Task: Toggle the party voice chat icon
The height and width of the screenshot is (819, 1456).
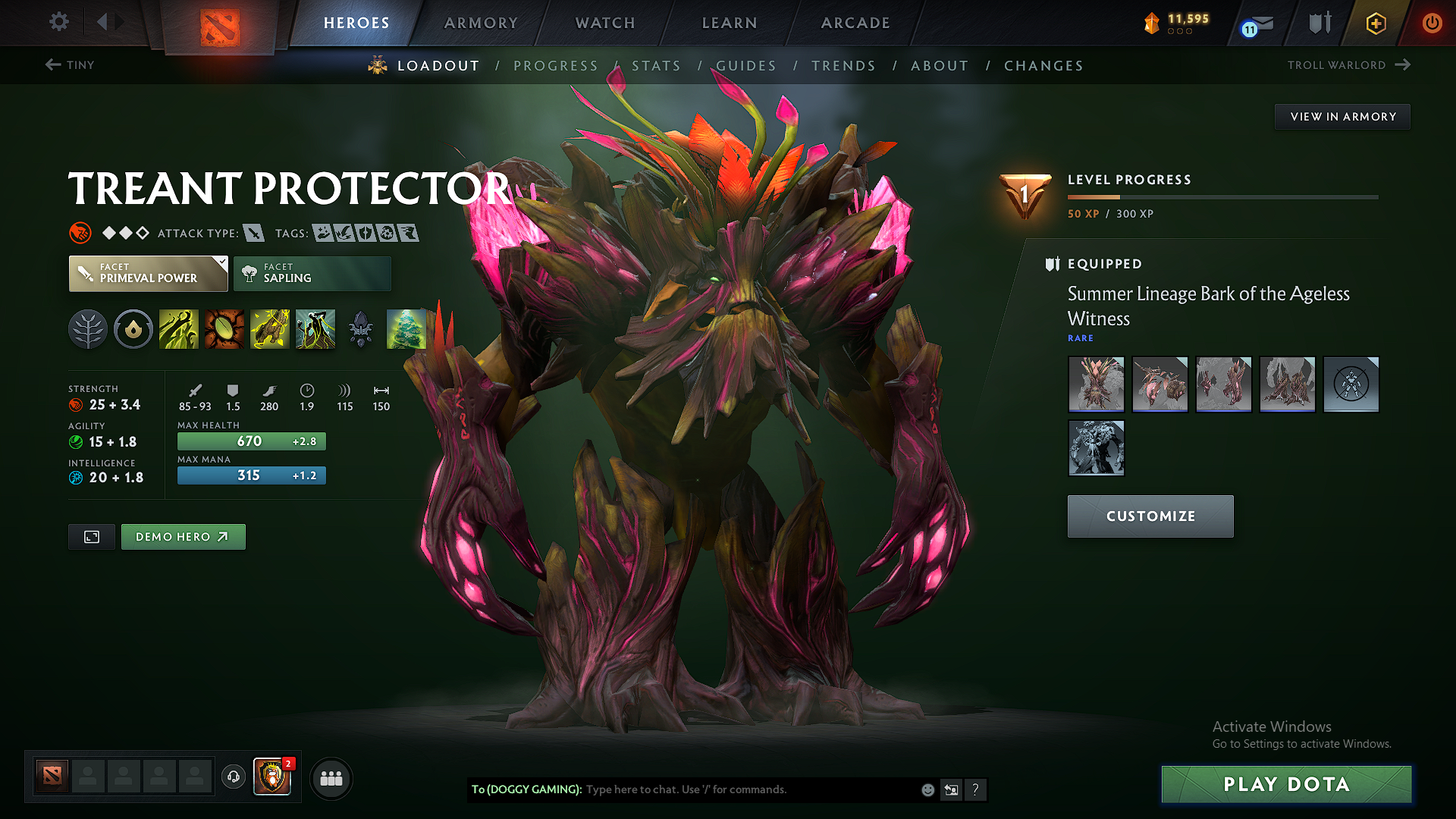Action: point(233,778)
